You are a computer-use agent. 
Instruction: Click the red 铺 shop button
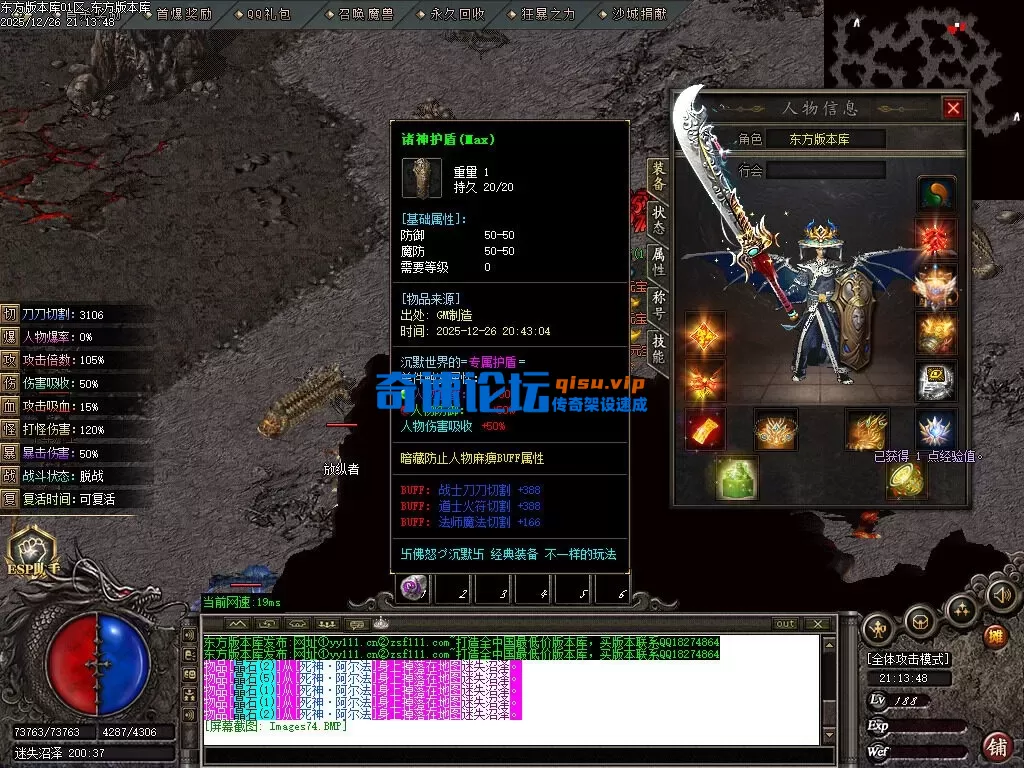tap(996, 745)
